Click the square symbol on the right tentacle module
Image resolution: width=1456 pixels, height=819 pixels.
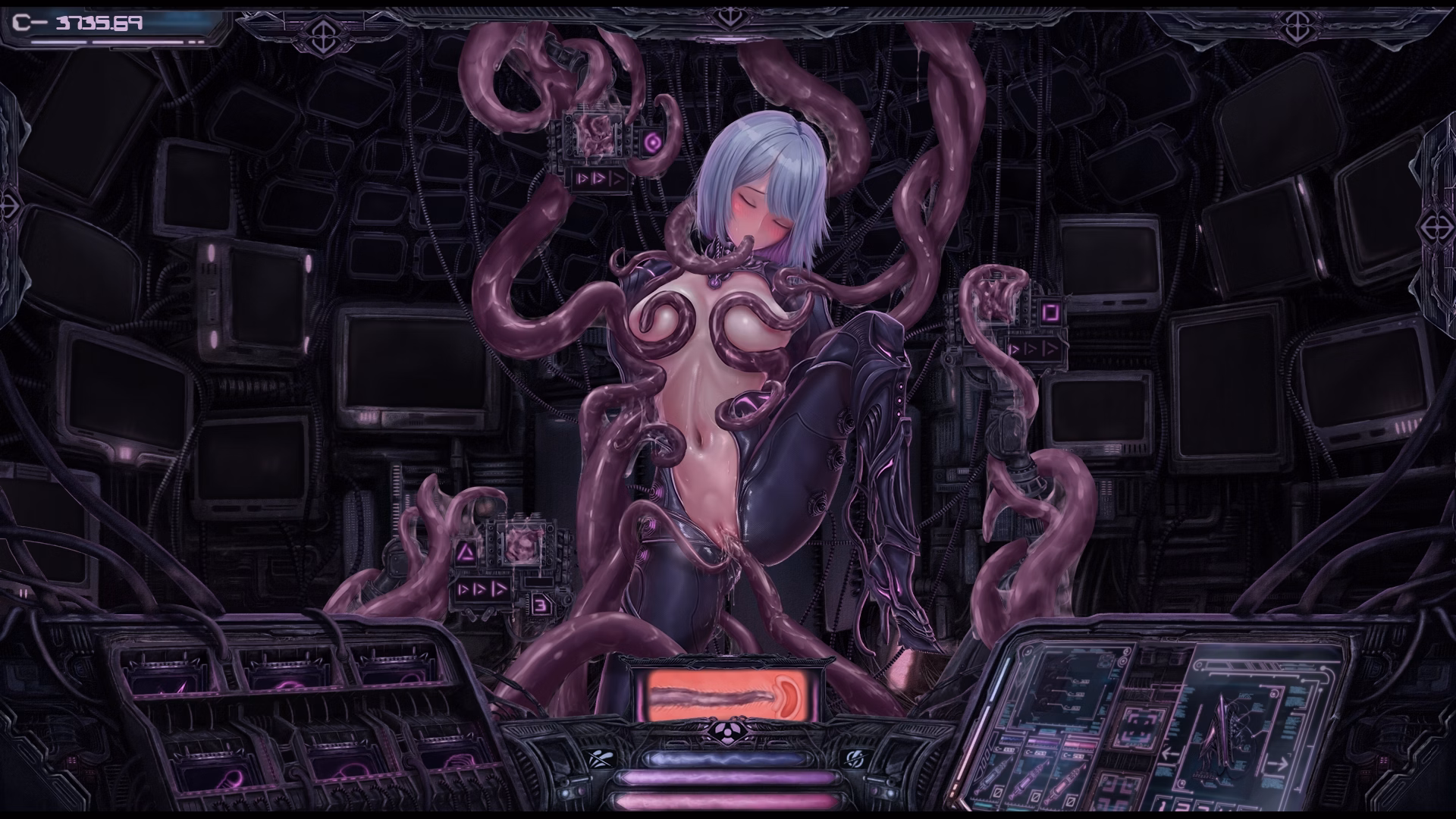coord(1051,312)
